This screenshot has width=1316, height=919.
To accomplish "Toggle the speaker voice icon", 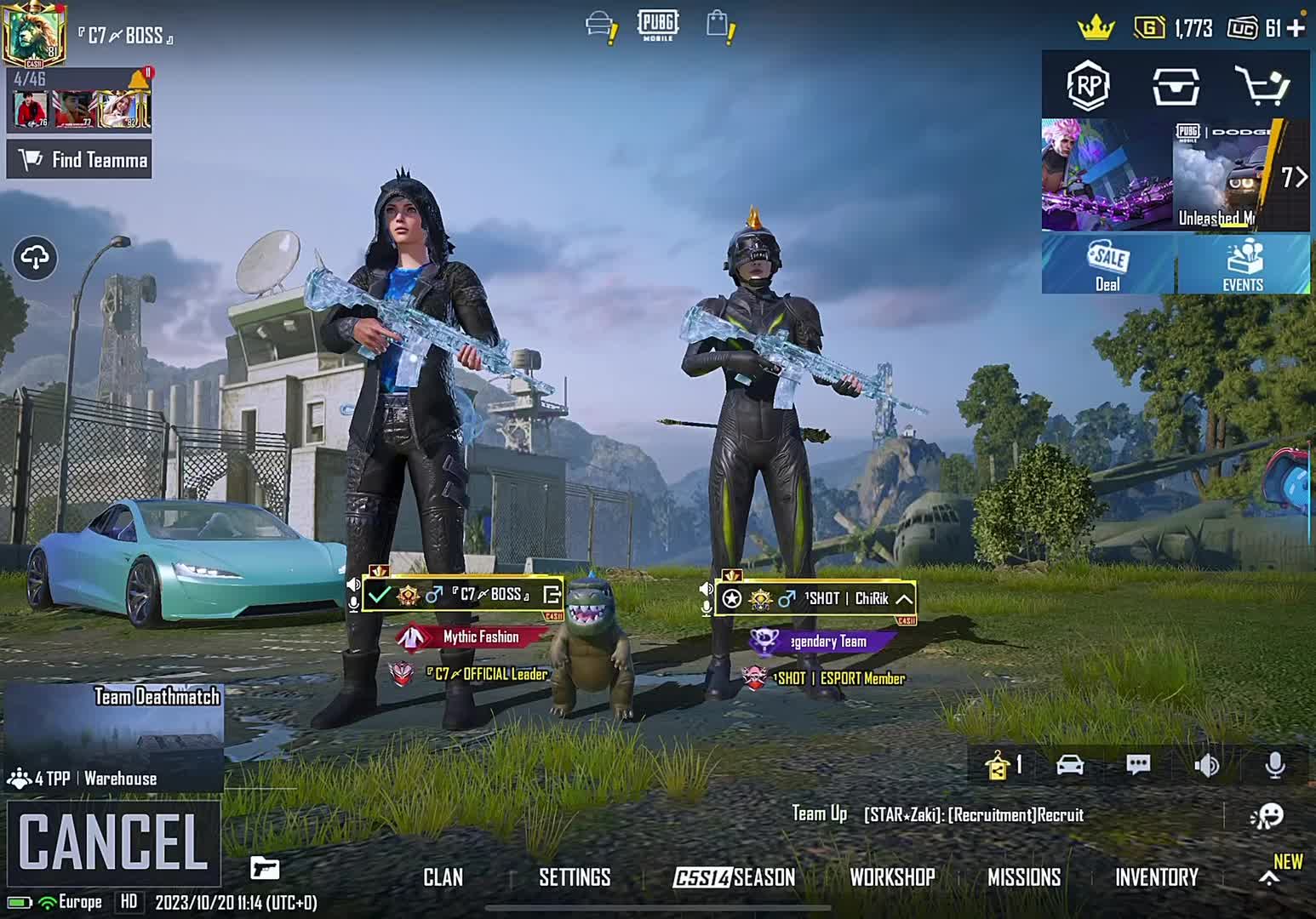I will click(1206, 765).
